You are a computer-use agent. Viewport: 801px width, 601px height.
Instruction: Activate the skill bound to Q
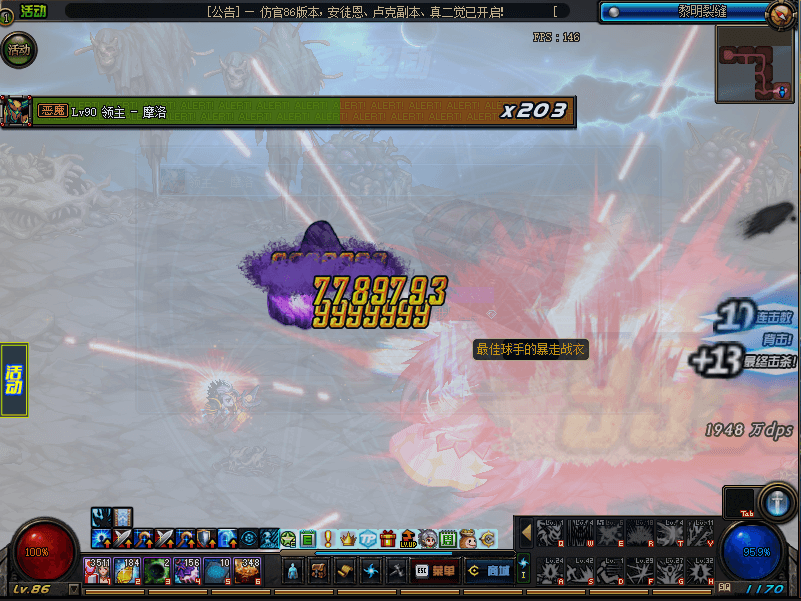click(548, 533)
